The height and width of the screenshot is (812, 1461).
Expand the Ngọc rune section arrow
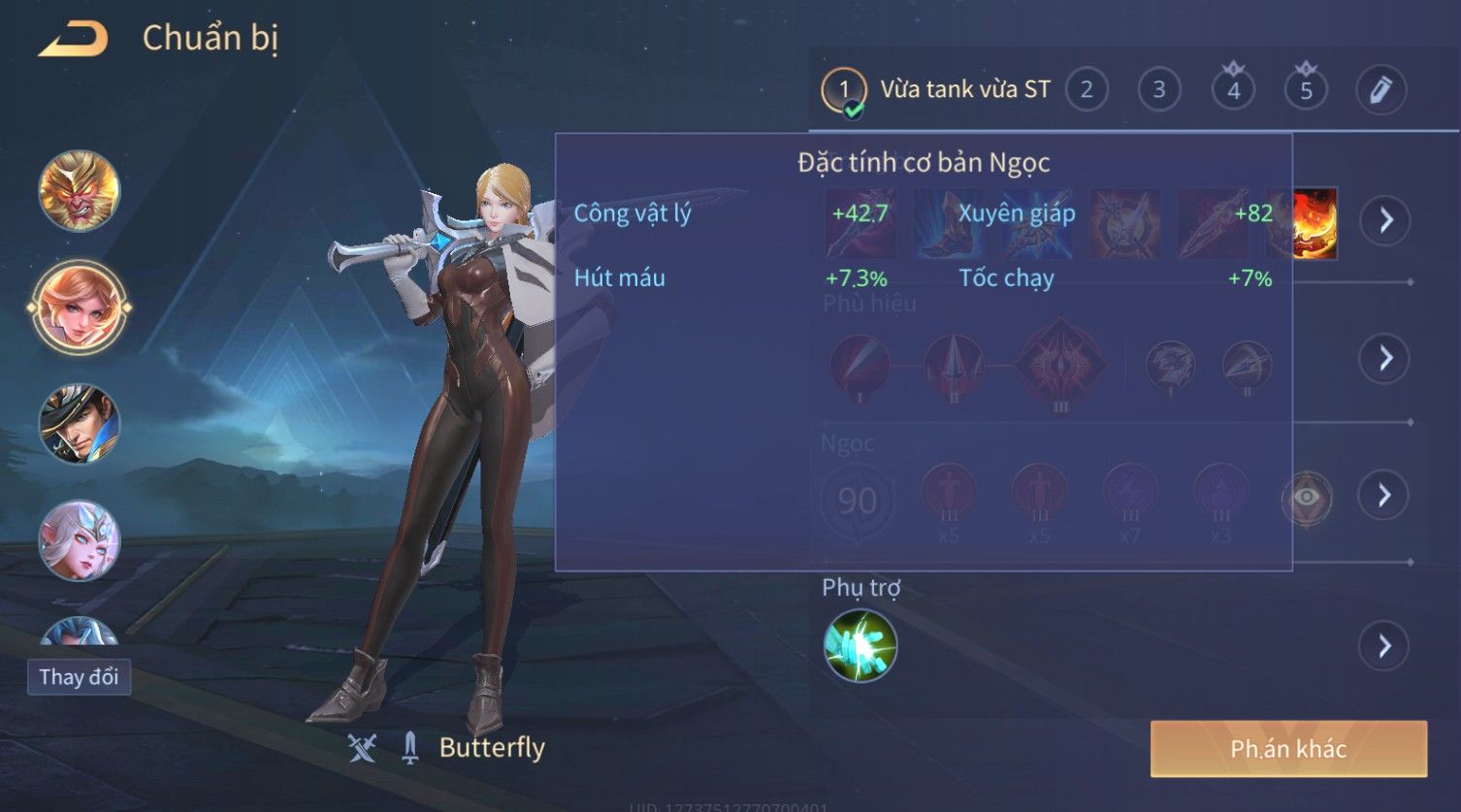tap(1384, 496)
